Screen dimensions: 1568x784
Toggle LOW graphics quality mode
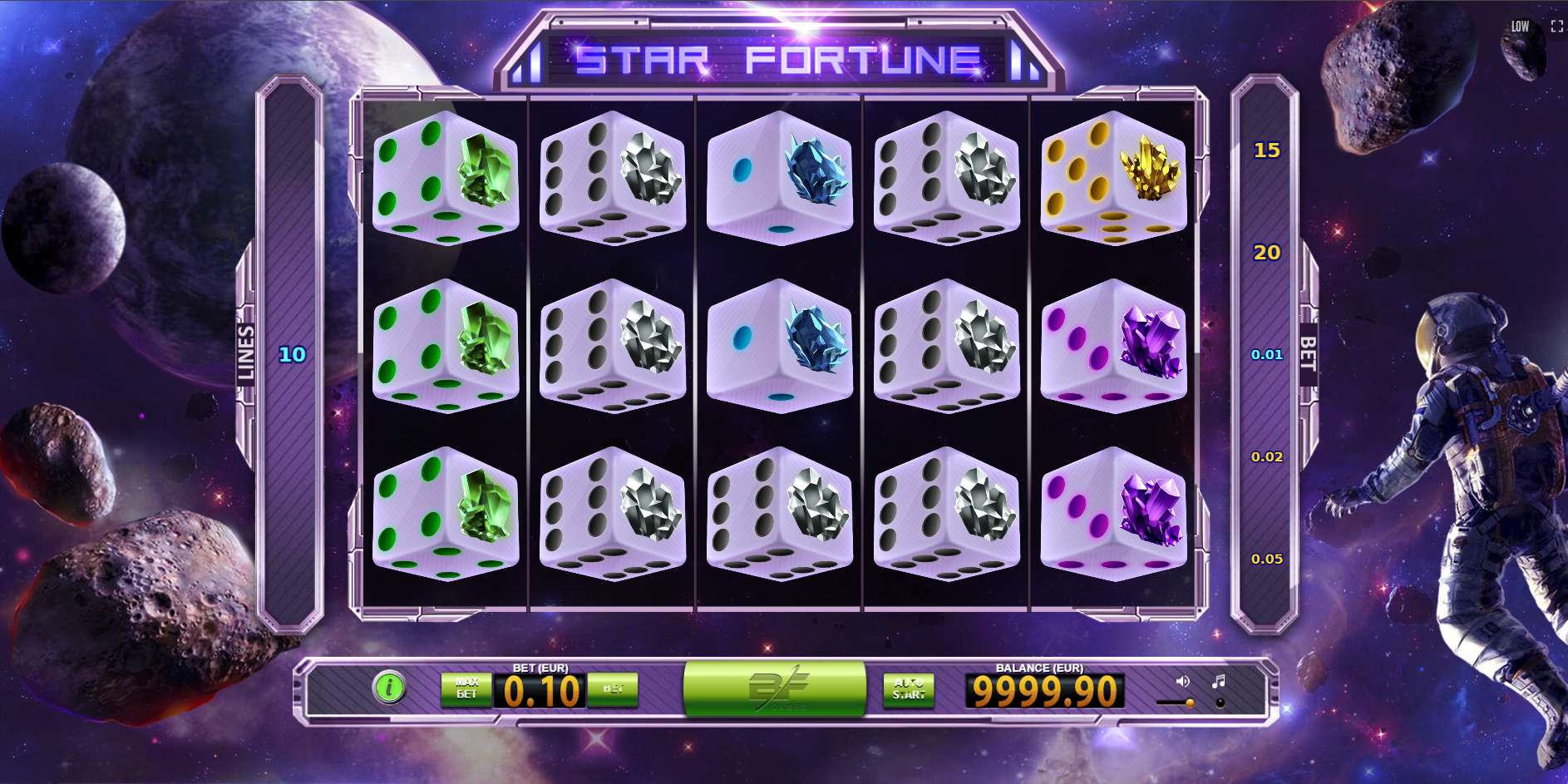tap(1521, 26)
